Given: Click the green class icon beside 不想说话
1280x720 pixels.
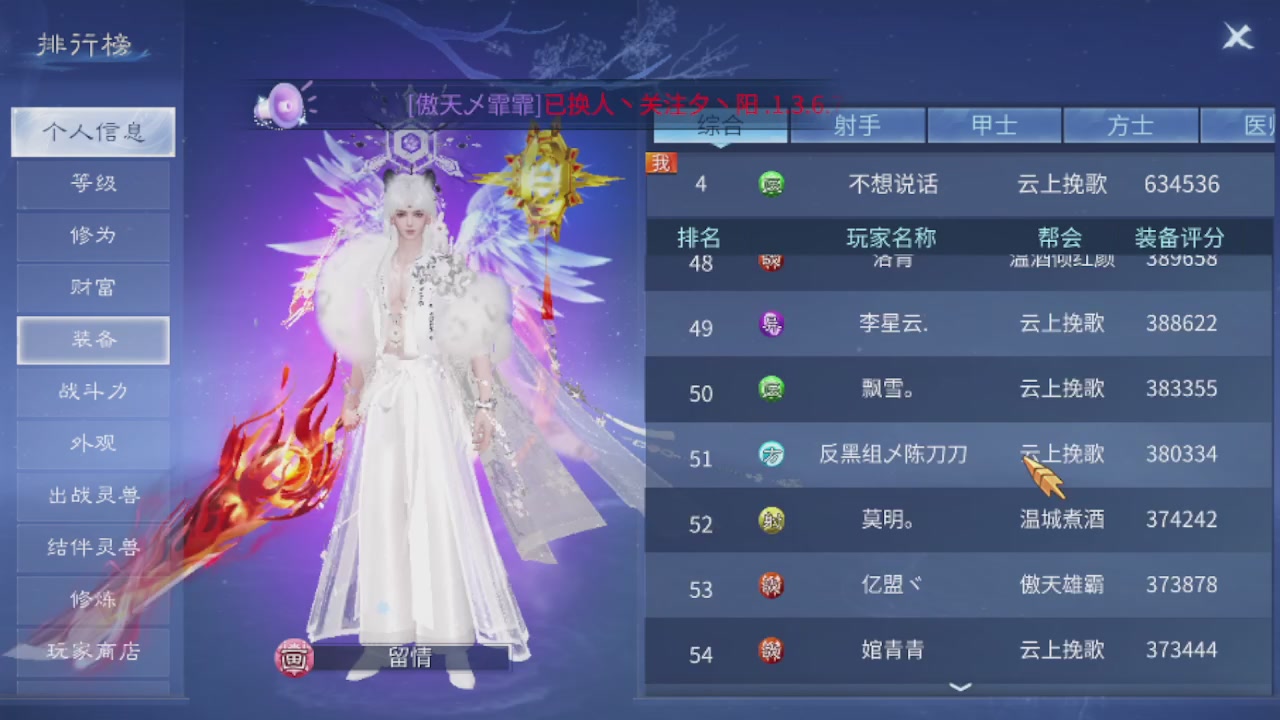Looking at the screenshot, I should pyautogui.click(x=771, y=184).
